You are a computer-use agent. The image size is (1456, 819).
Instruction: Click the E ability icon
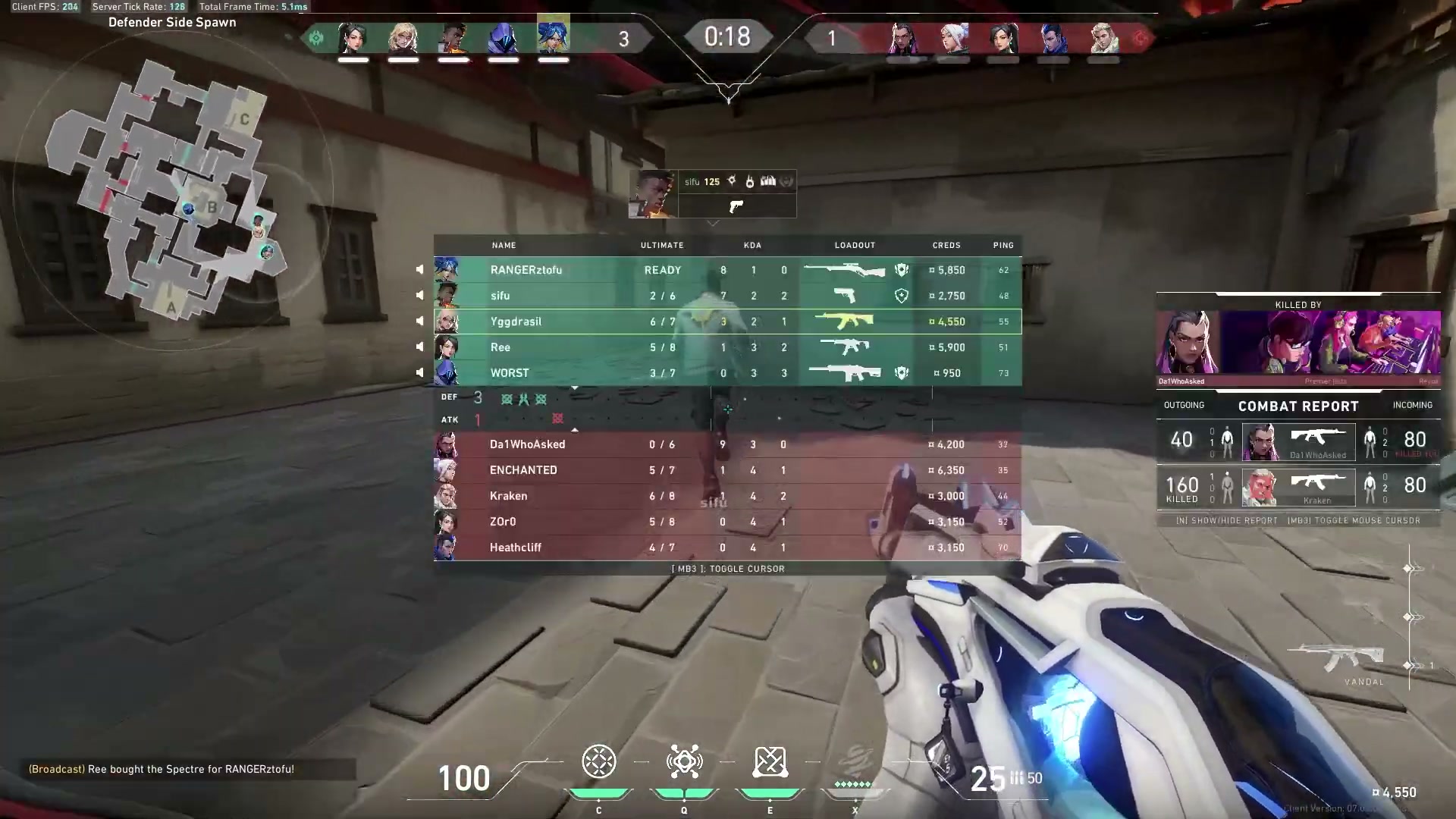(x=770, y=762)
